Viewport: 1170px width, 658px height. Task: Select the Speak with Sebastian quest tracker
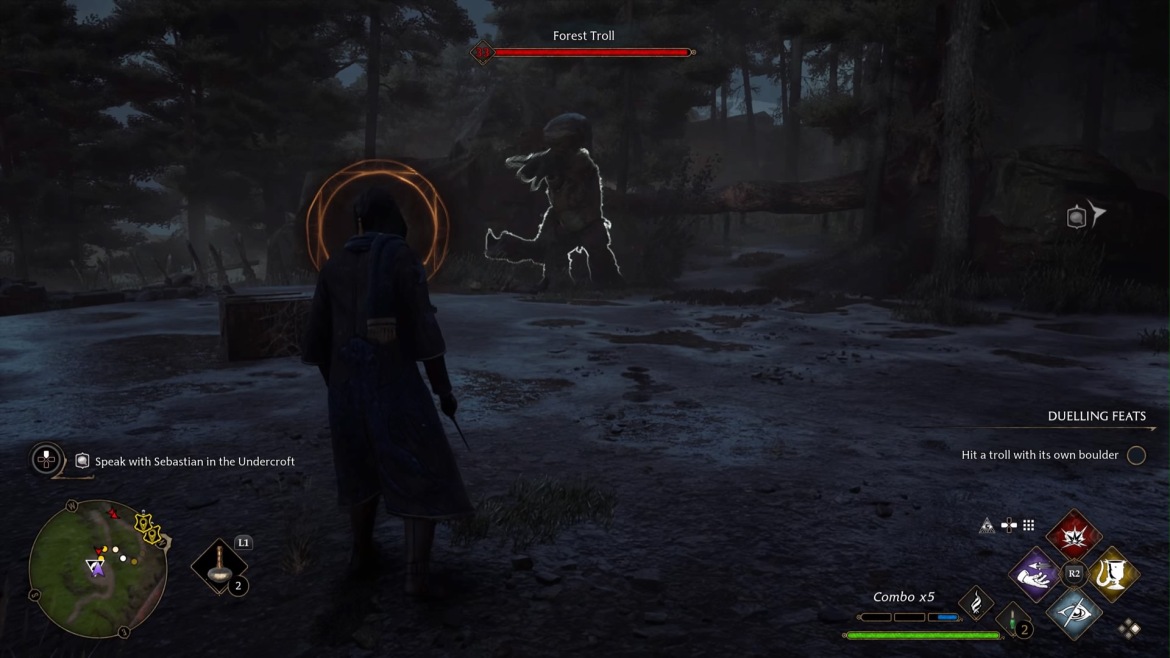click(x=194, y=461)
